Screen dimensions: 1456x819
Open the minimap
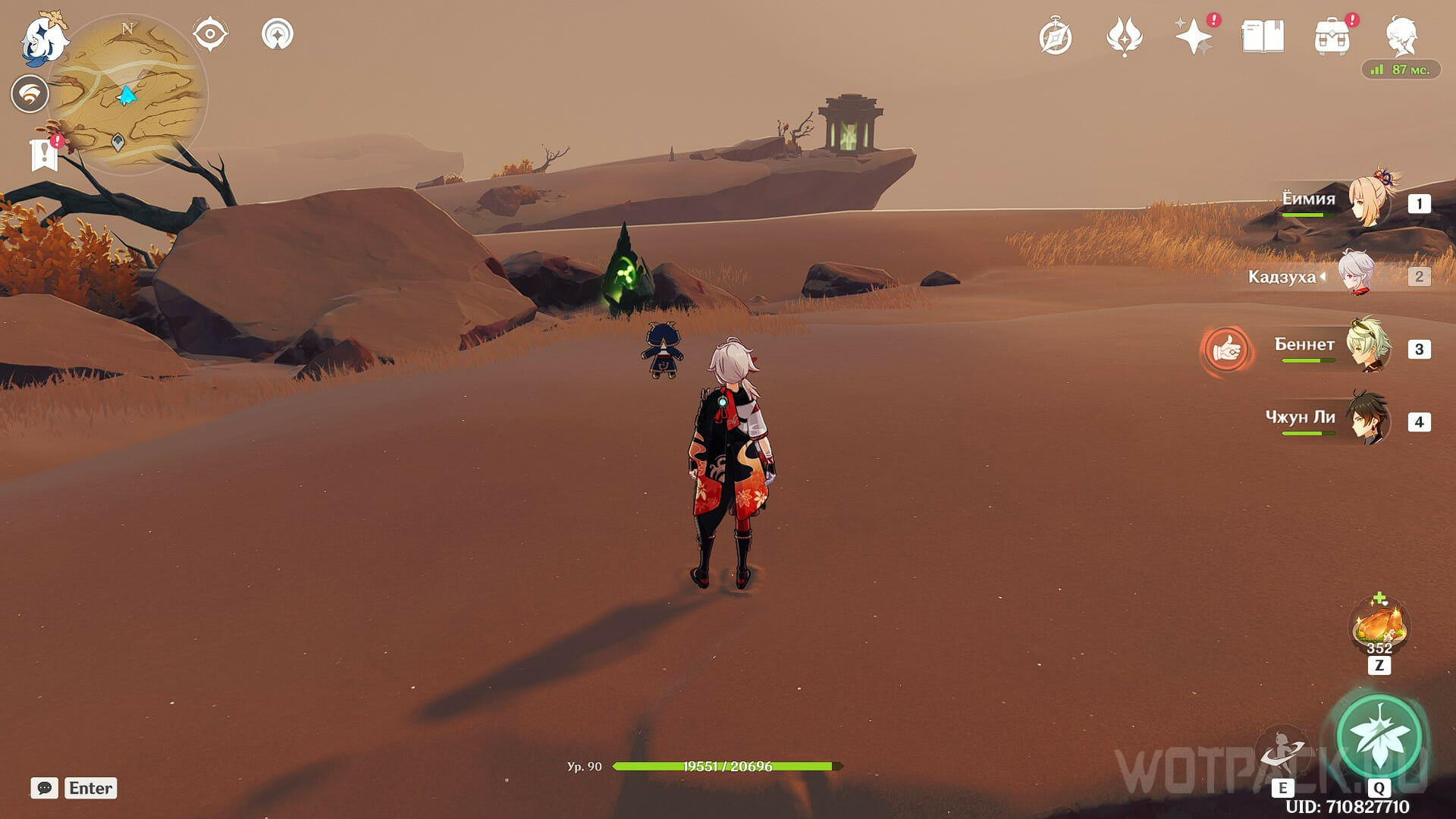coord(127,94)
